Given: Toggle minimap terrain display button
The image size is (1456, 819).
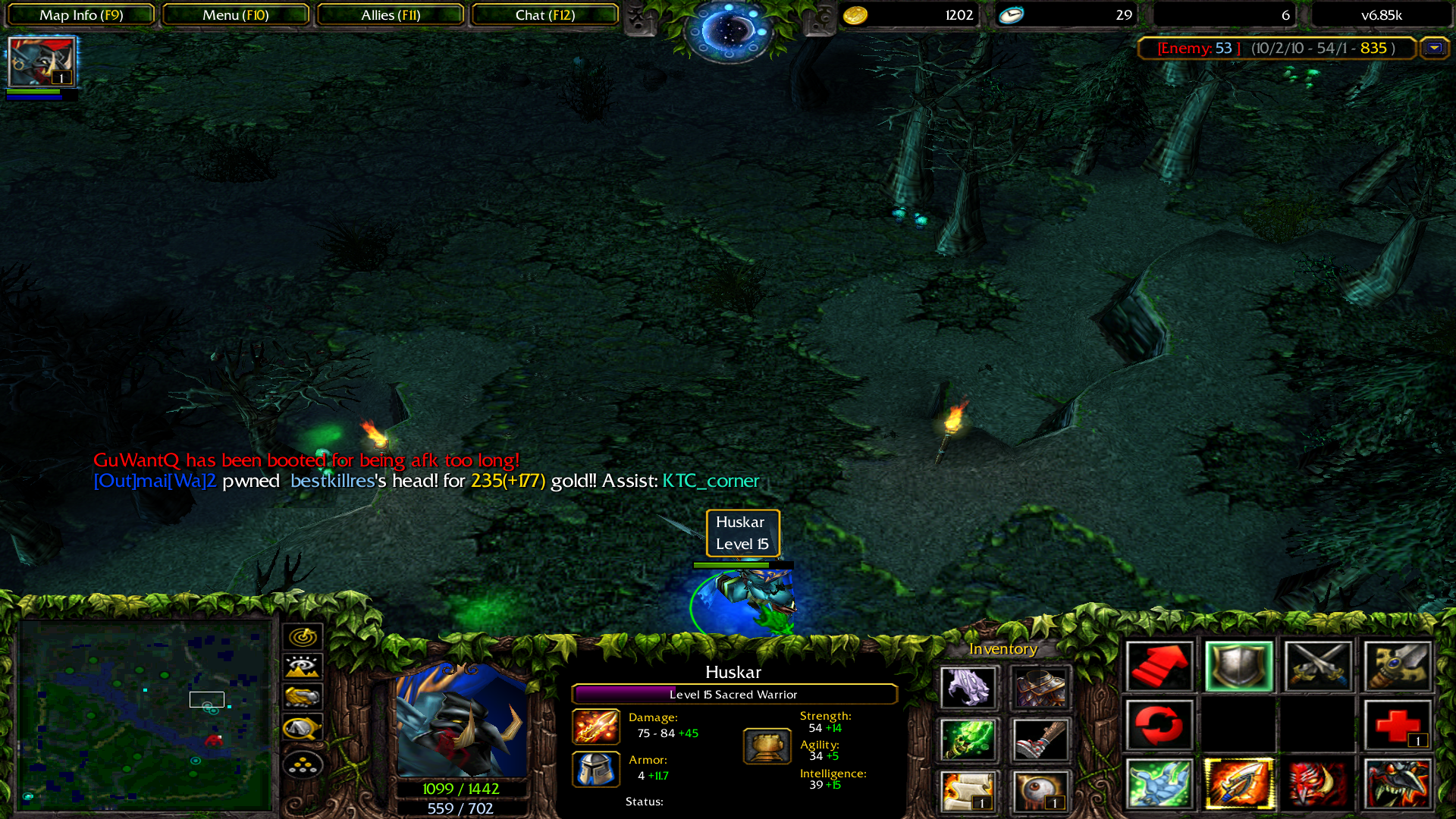Looking at the screenshot, I should coord(303,667).
